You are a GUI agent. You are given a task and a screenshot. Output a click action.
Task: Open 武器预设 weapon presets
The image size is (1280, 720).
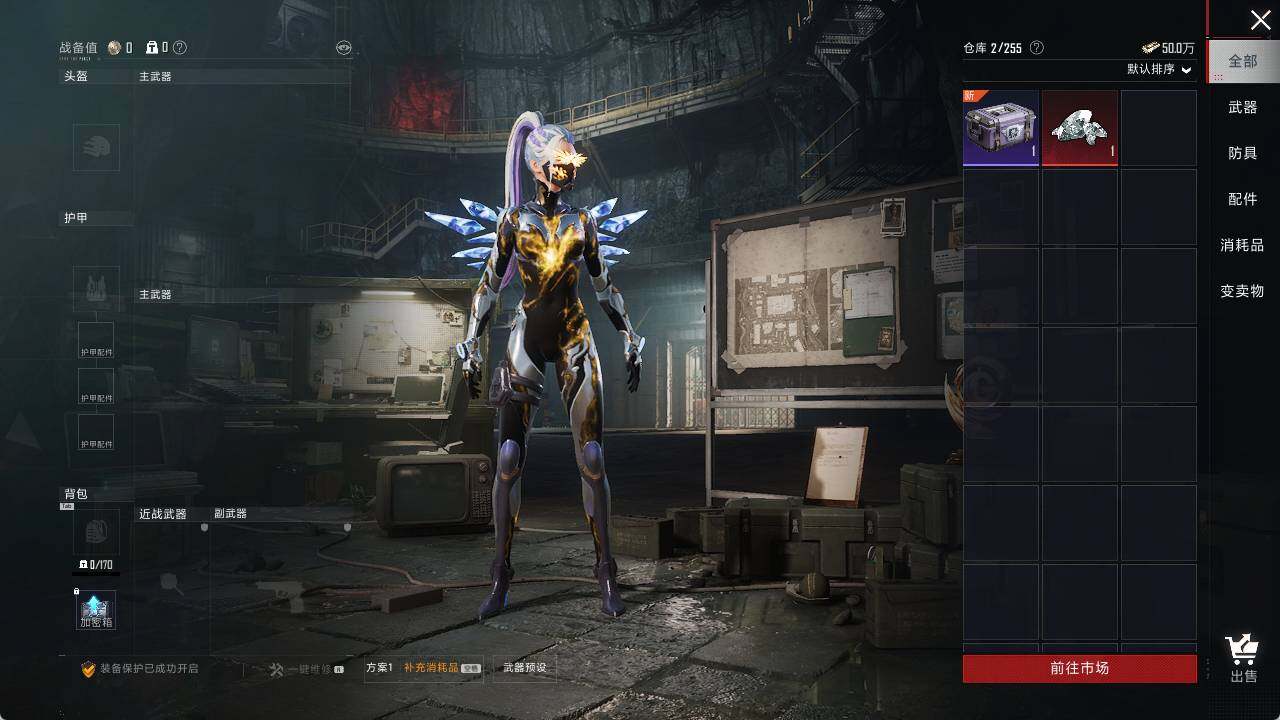[524, 668]
